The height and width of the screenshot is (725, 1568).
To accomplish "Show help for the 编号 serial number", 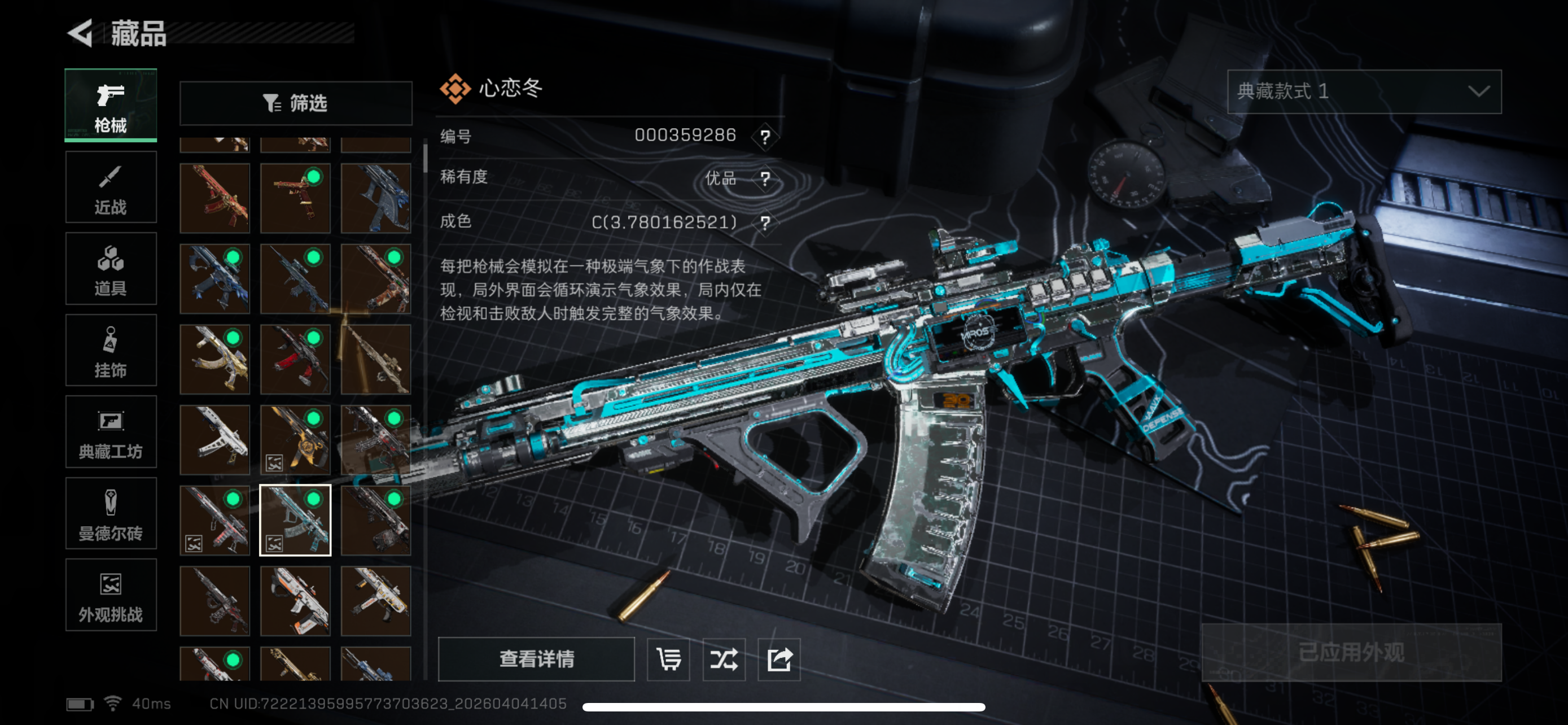I will click(x=765, y=136).
